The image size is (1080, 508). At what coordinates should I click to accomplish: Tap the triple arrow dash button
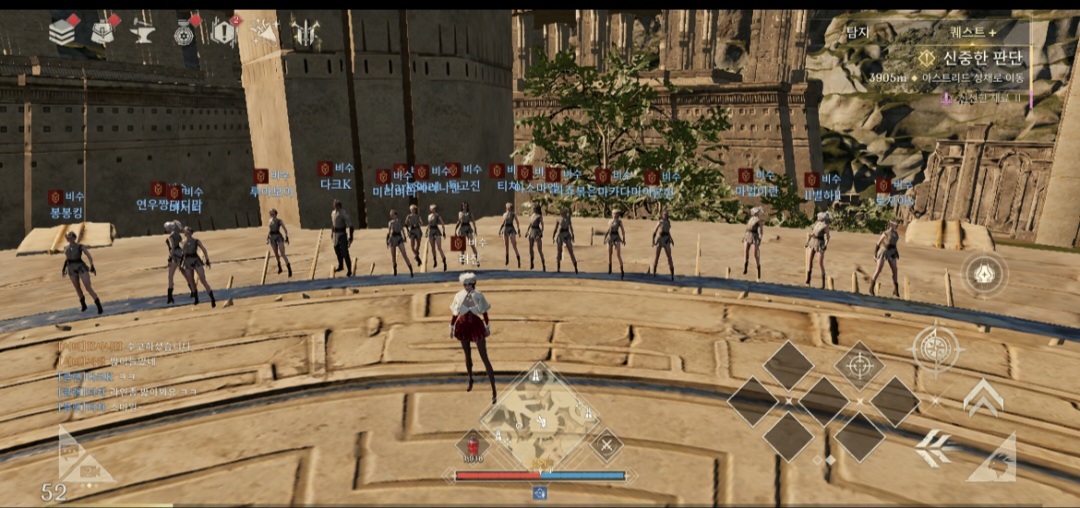pos(933,448)
